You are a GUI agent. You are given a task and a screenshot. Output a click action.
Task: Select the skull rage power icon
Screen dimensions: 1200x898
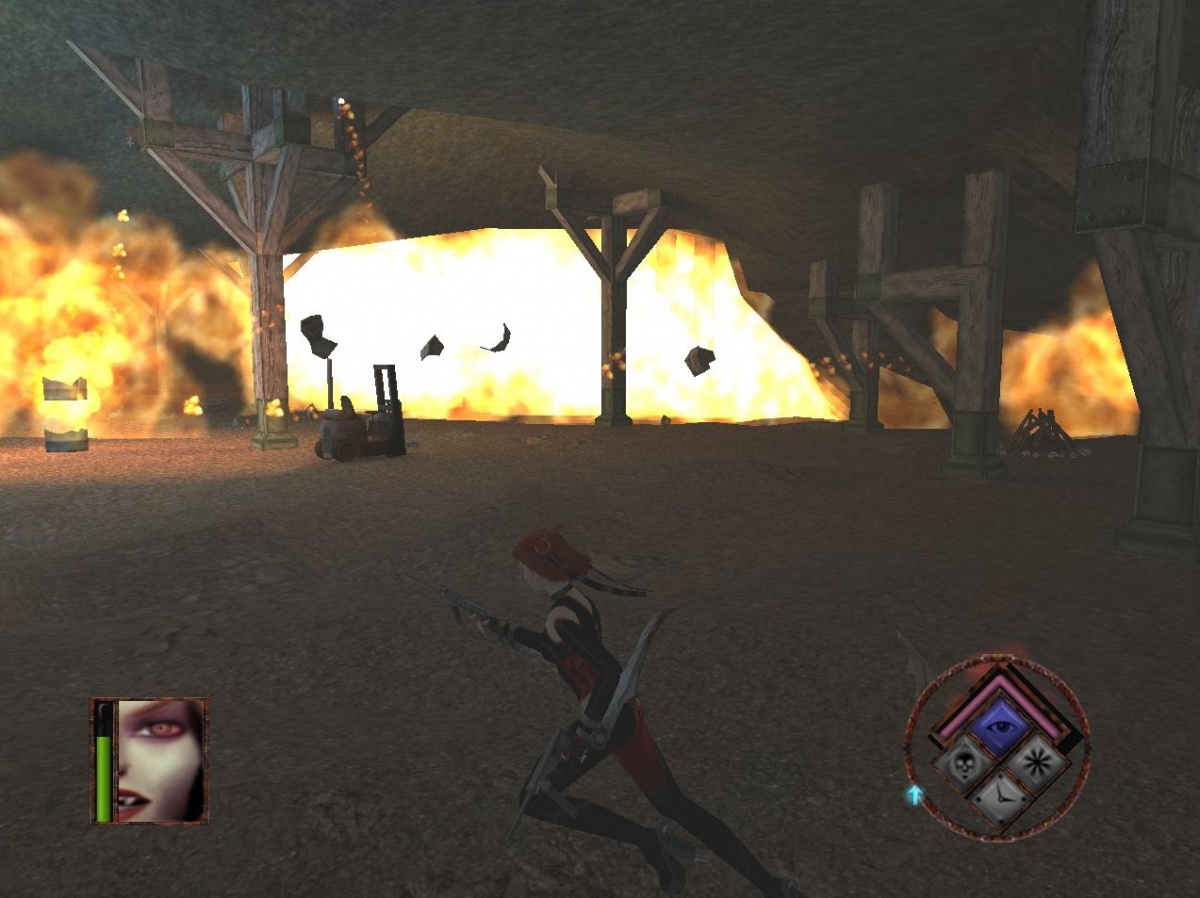pos(962,763)
